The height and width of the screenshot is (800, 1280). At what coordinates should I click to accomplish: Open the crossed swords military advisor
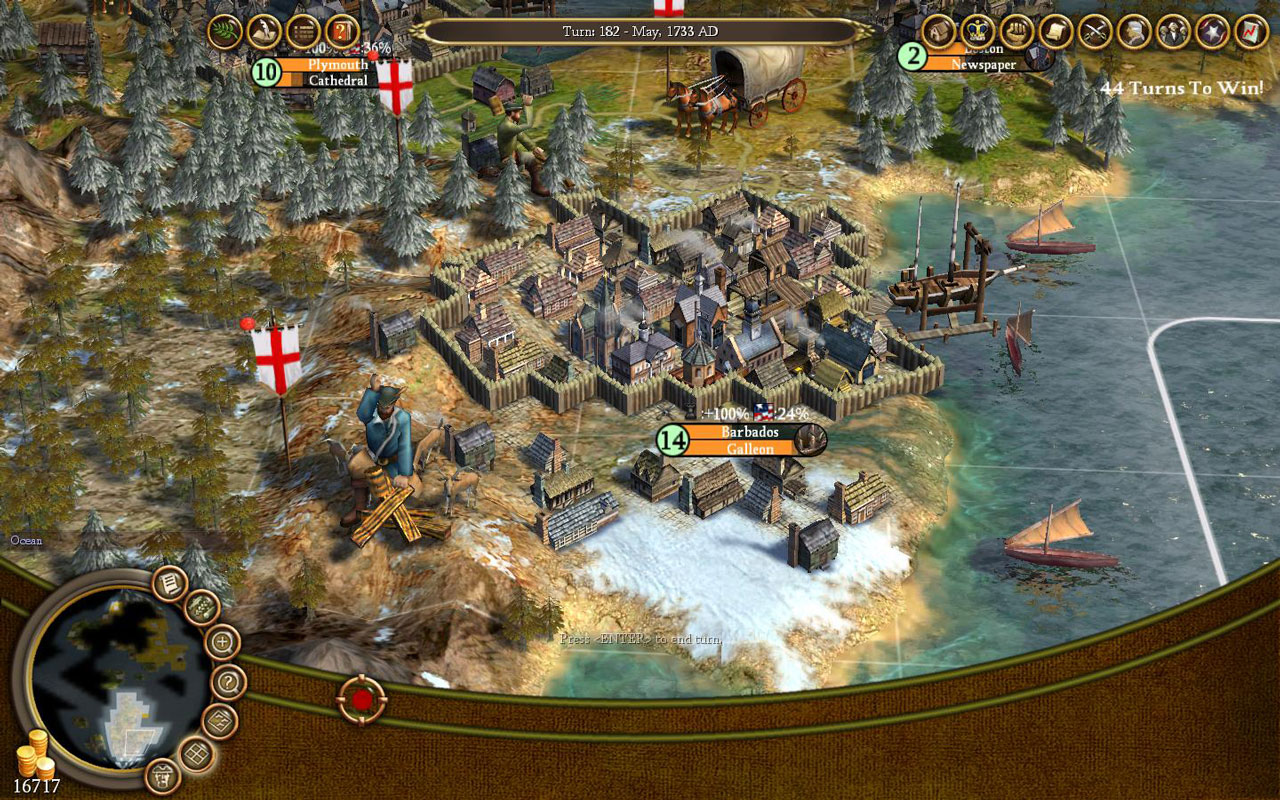(x=1095, y=31)
